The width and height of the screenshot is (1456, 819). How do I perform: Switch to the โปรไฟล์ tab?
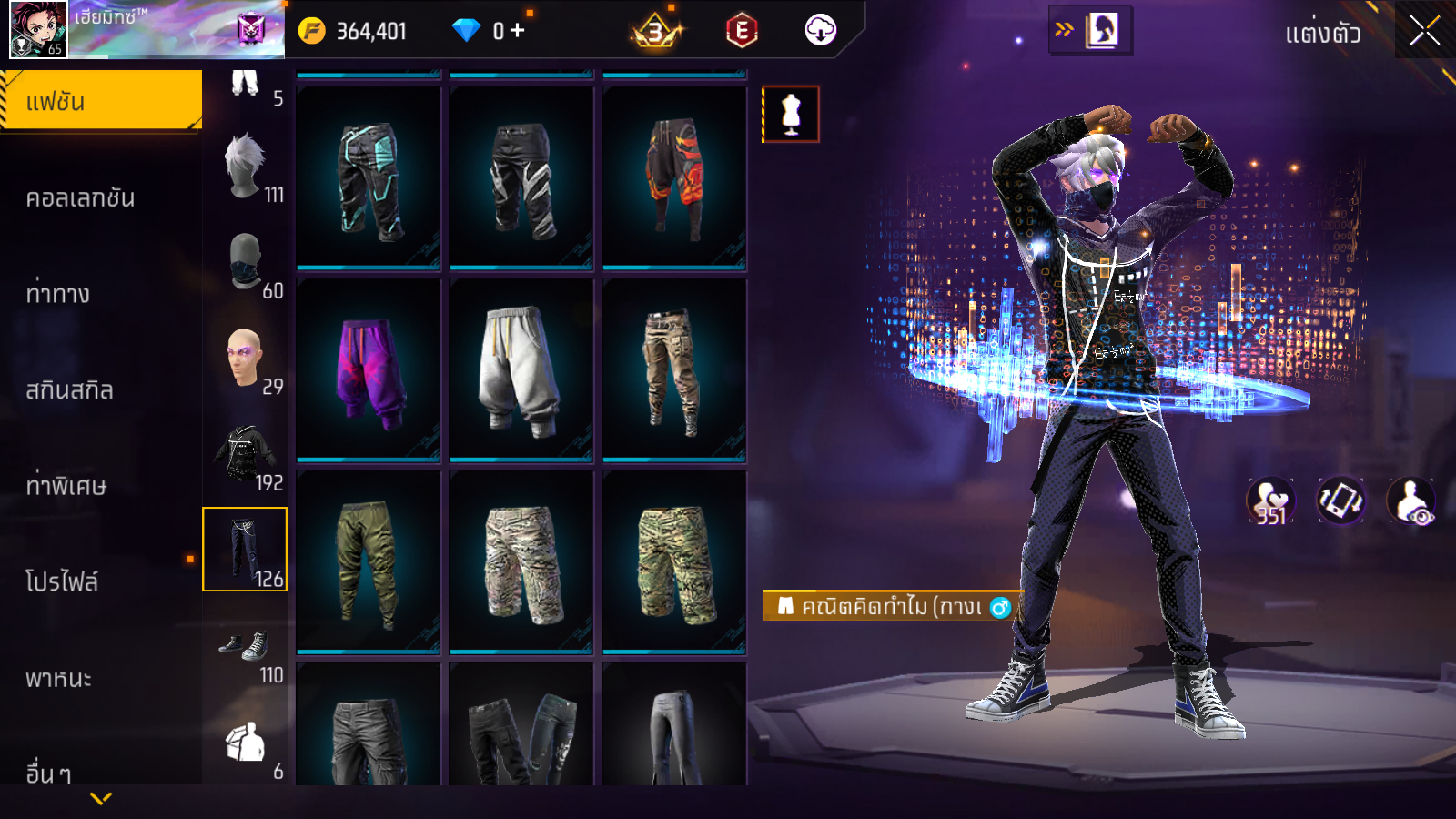click(62, 581)
